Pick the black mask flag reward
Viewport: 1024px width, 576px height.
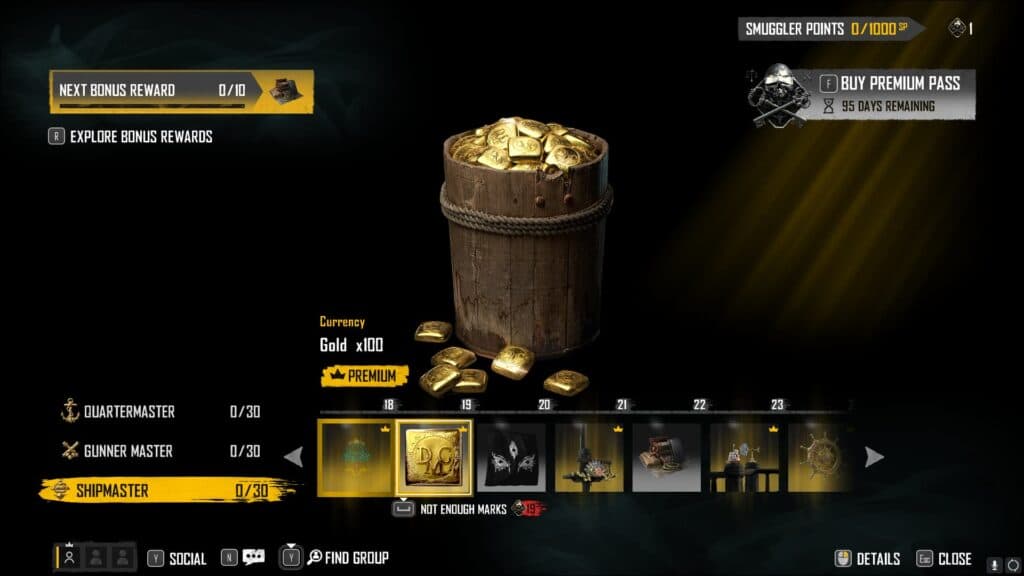tap(511, 457)
